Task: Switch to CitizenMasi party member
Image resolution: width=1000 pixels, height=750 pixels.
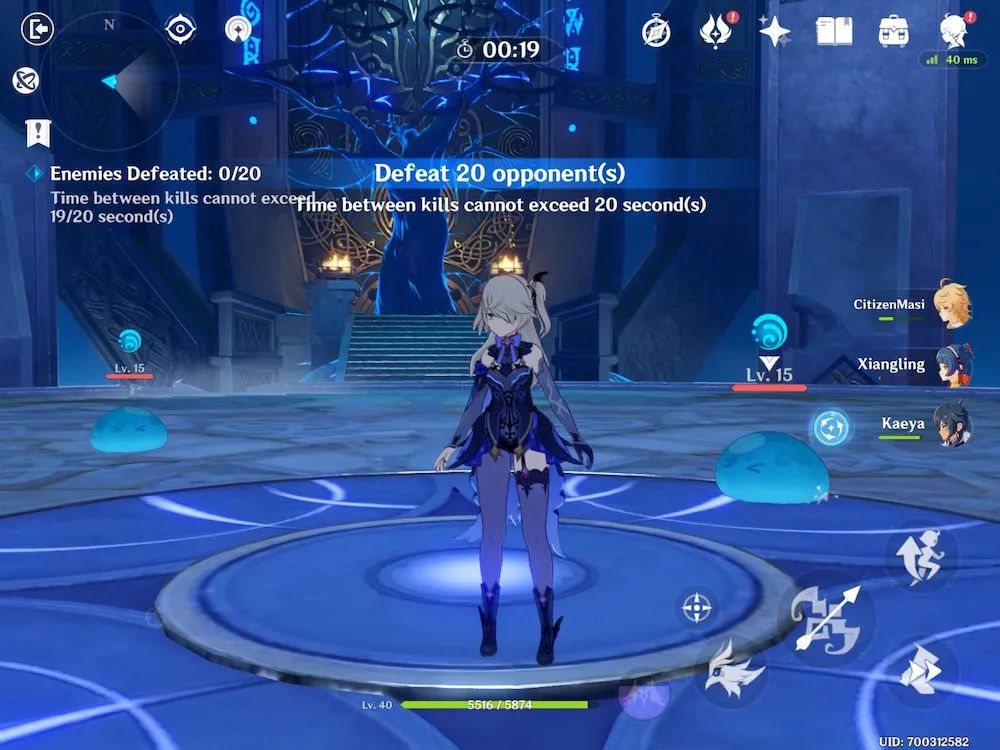Action: click(x=950, y=305)
